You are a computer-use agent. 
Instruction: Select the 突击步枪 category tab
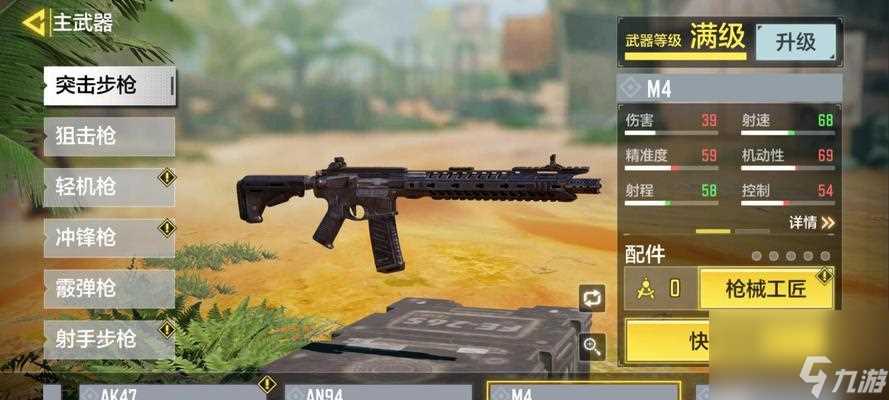[109, 86]
